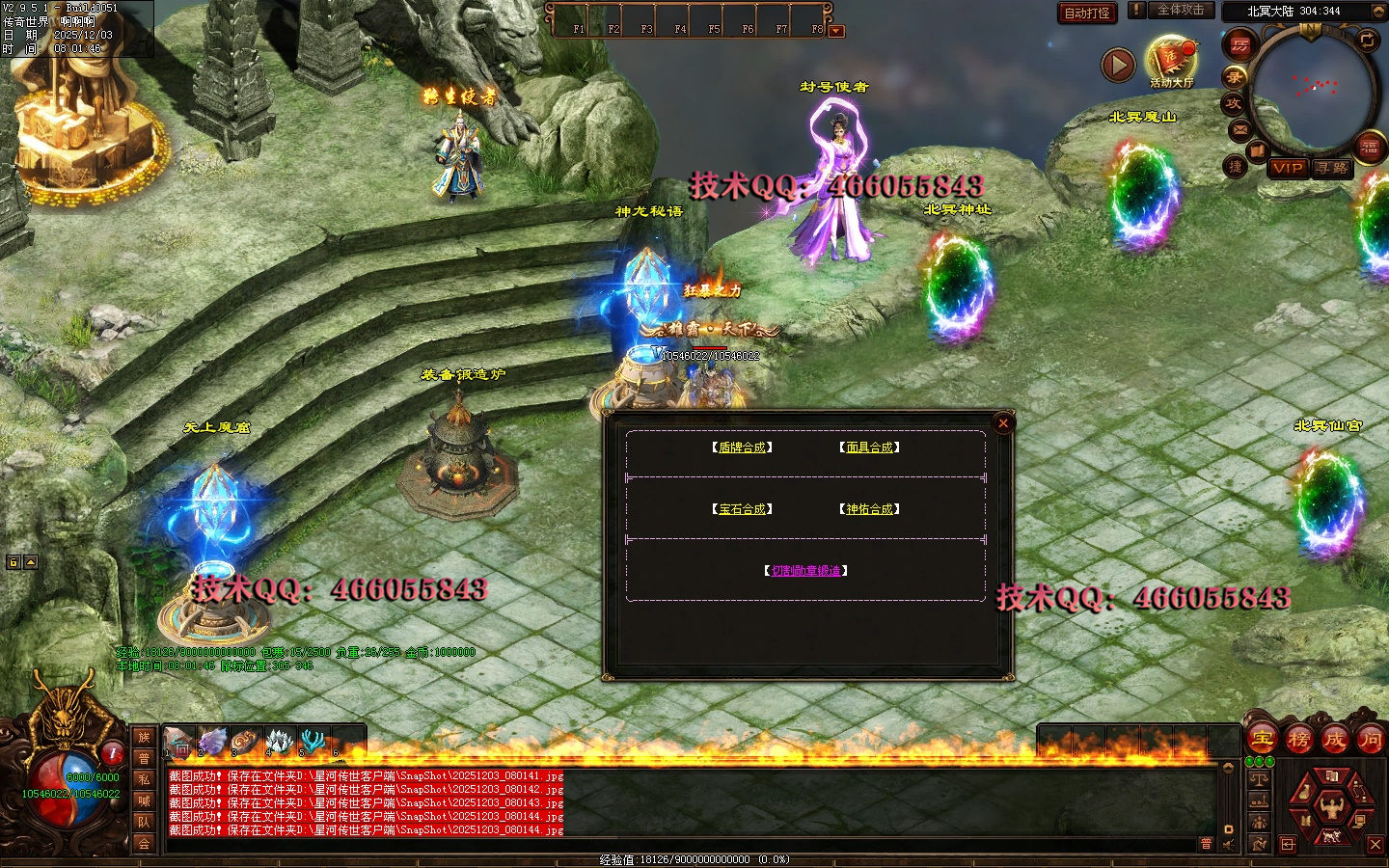Image resolution: width=1389 pixels, height=868 pixels.
Task: Use the white lotus item in hotbar
Action: tap(279, 742)
